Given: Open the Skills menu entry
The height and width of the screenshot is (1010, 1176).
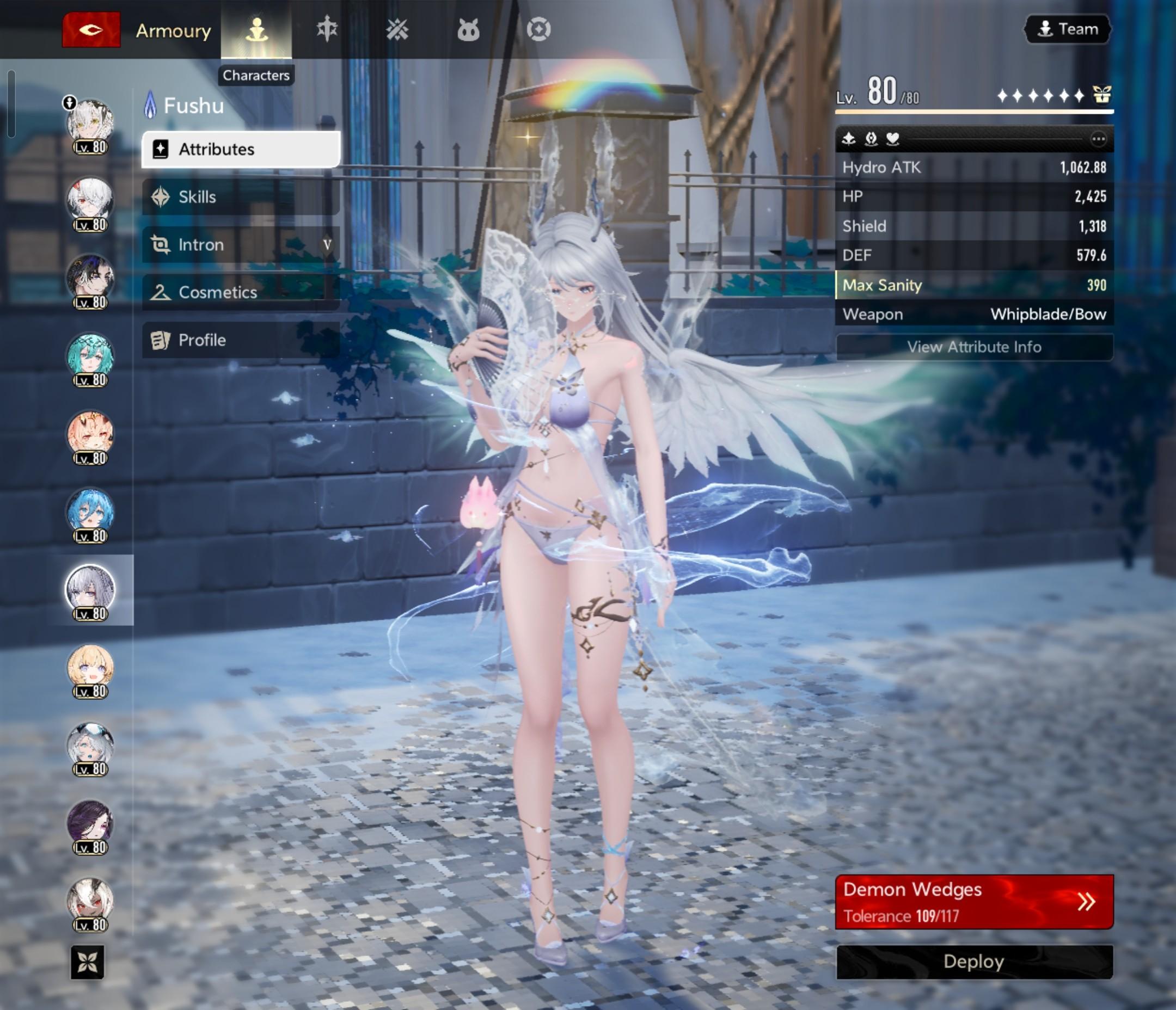Looking at the screenshot, I should [x=241, y=197].
